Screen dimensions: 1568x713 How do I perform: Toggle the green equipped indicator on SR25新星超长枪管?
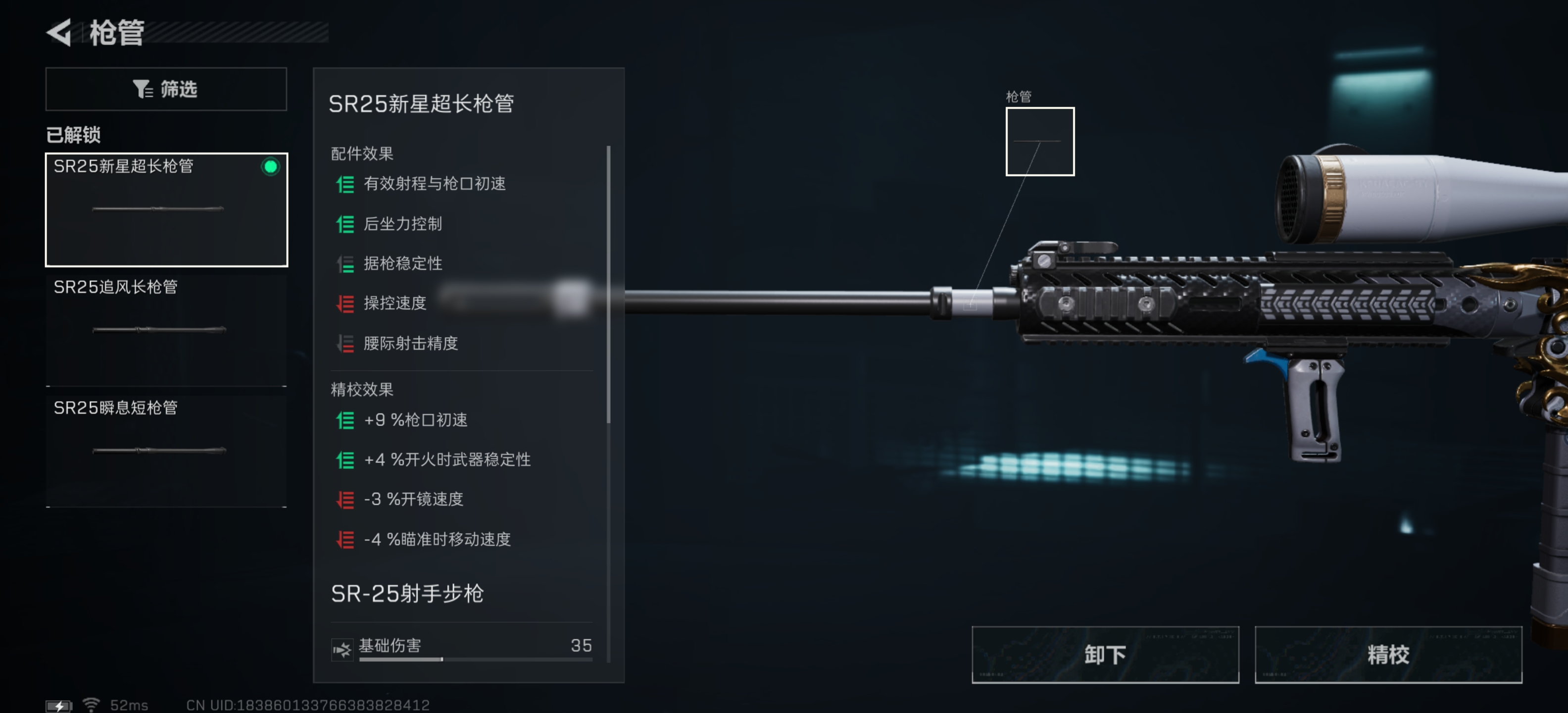click(x=270, y=168)
